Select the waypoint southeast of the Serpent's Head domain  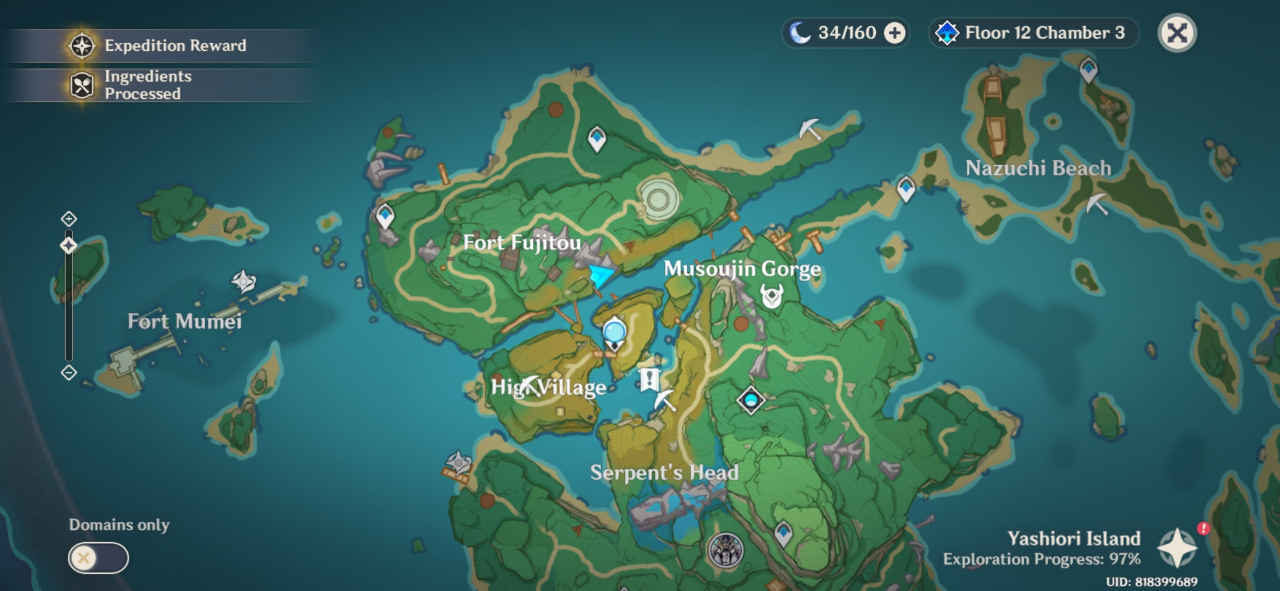[783, 532]
